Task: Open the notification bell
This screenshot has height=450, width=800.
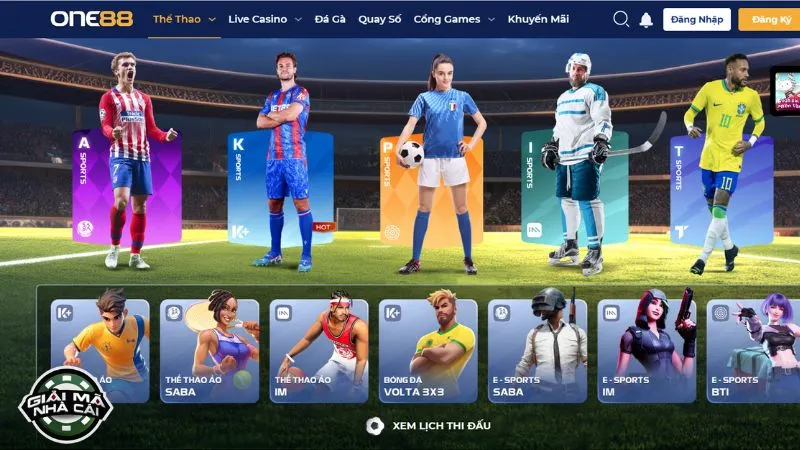Action: (646, 20)
